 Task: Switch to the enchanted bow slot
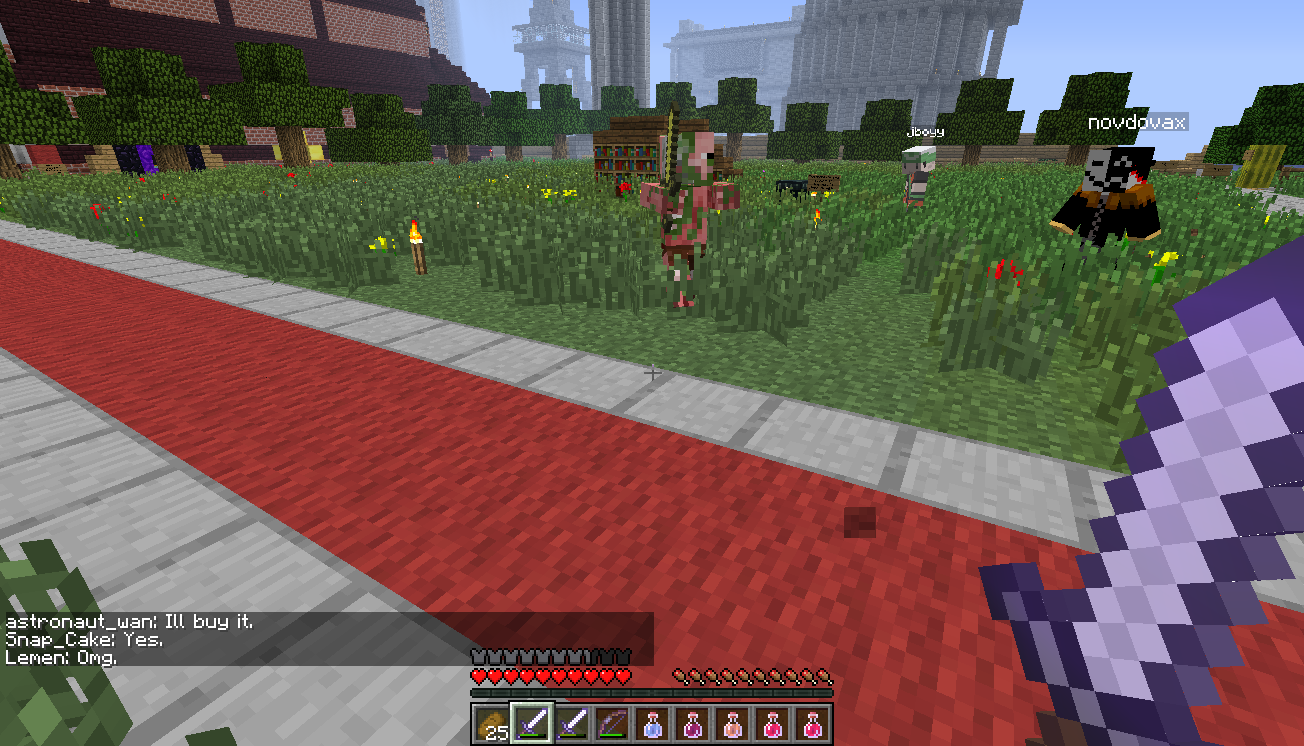click(611, 723)
